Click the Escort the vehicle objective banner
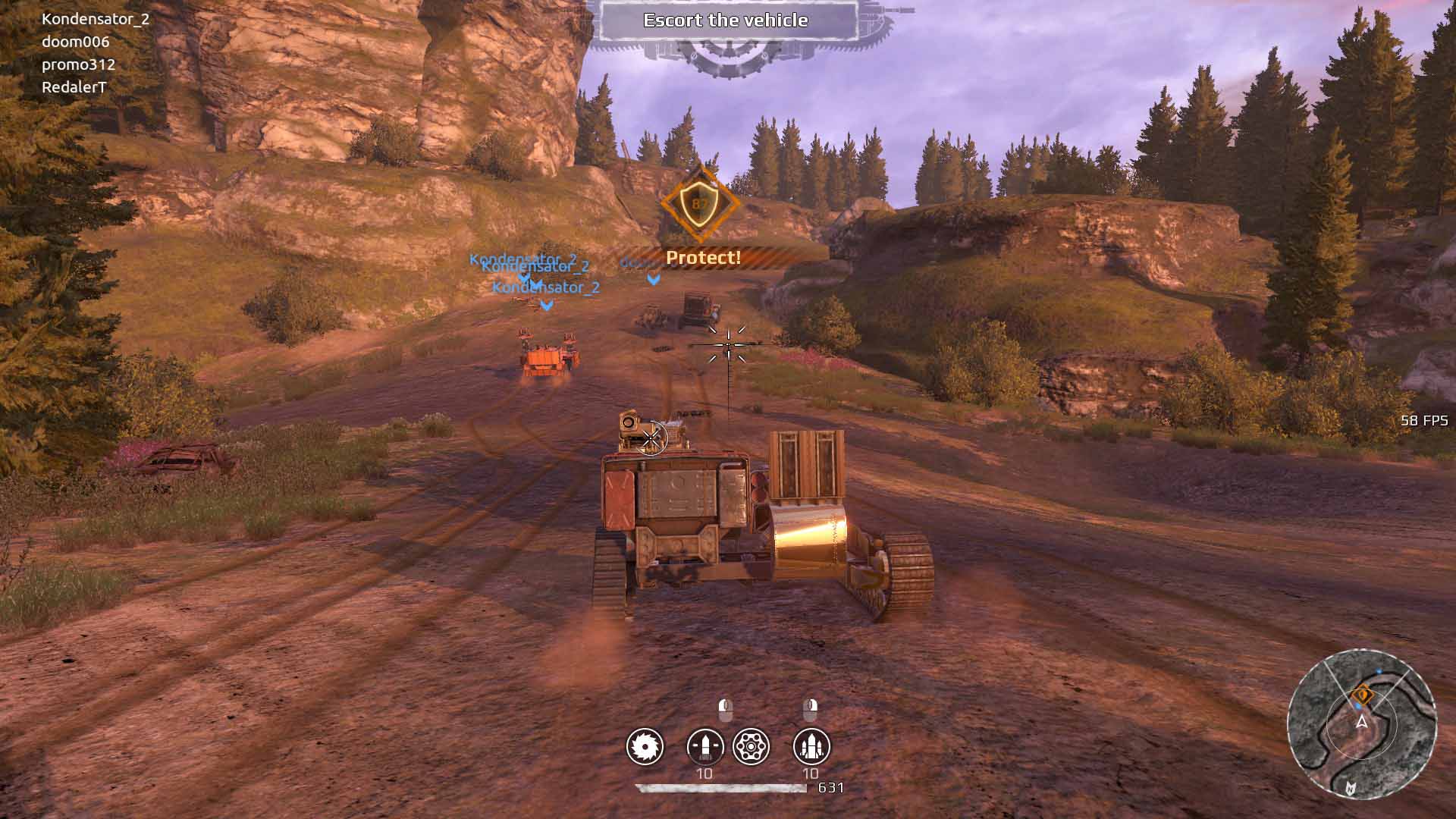This screenshot has height=819, width=1456. click(726, 20)
